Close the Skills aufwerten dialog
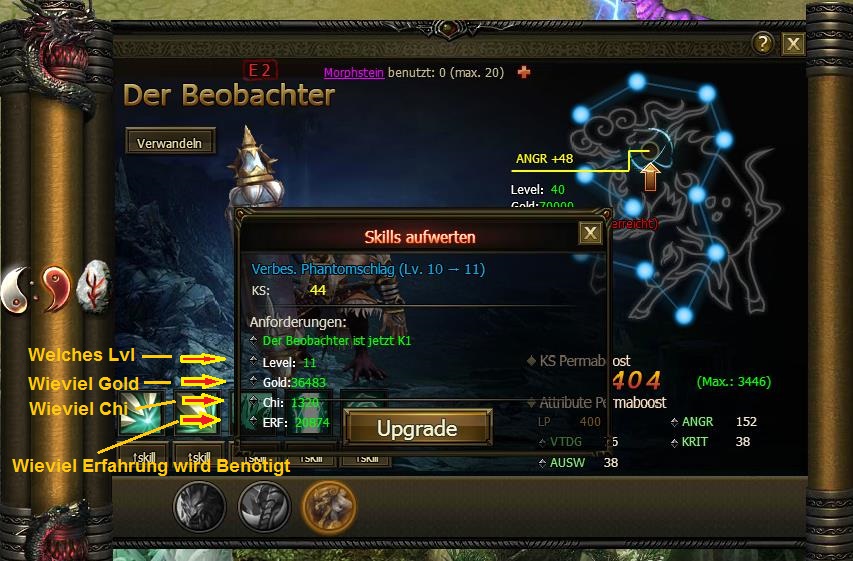 591,233
